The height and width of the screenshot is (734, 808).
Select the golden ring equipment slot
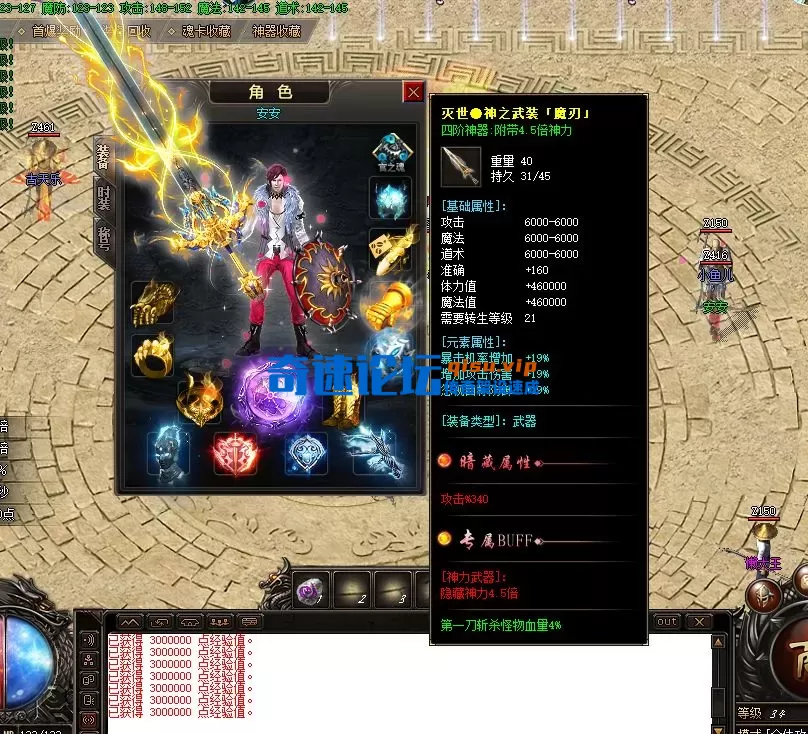[152, 355]
